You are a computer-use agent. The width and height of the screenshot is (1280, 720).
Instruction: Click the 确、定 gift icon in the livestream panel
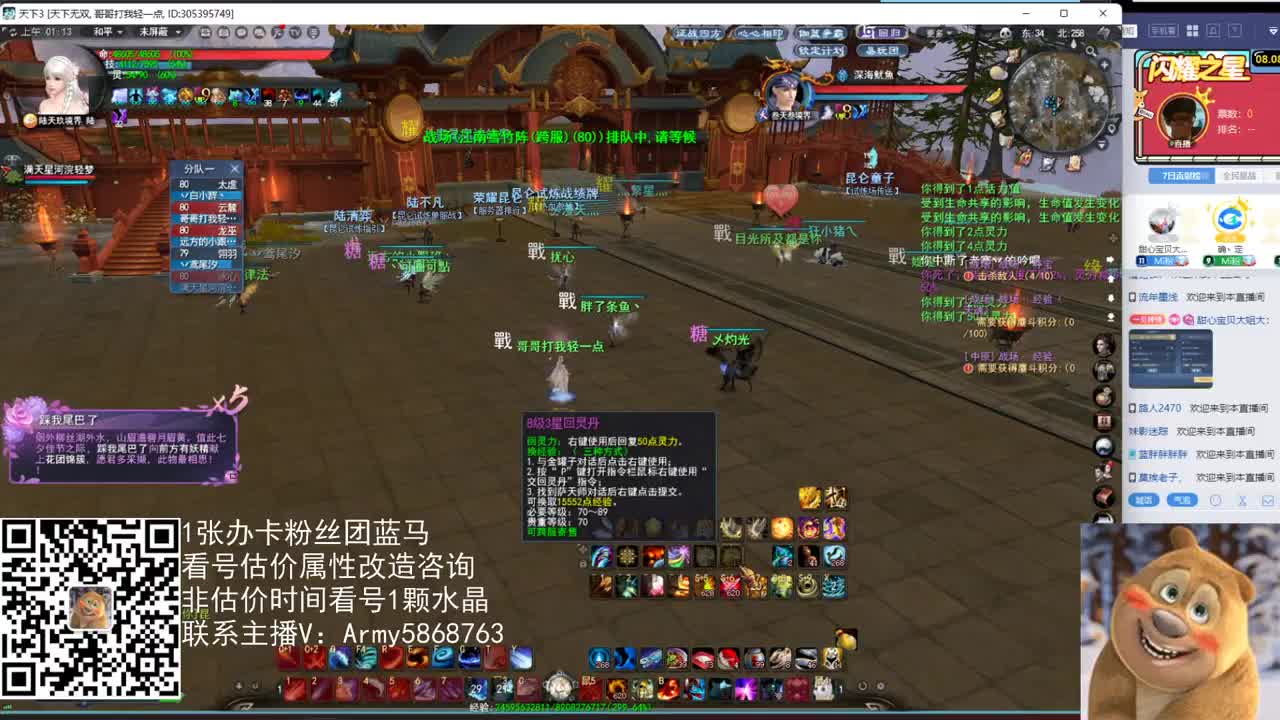(1229, 218)
